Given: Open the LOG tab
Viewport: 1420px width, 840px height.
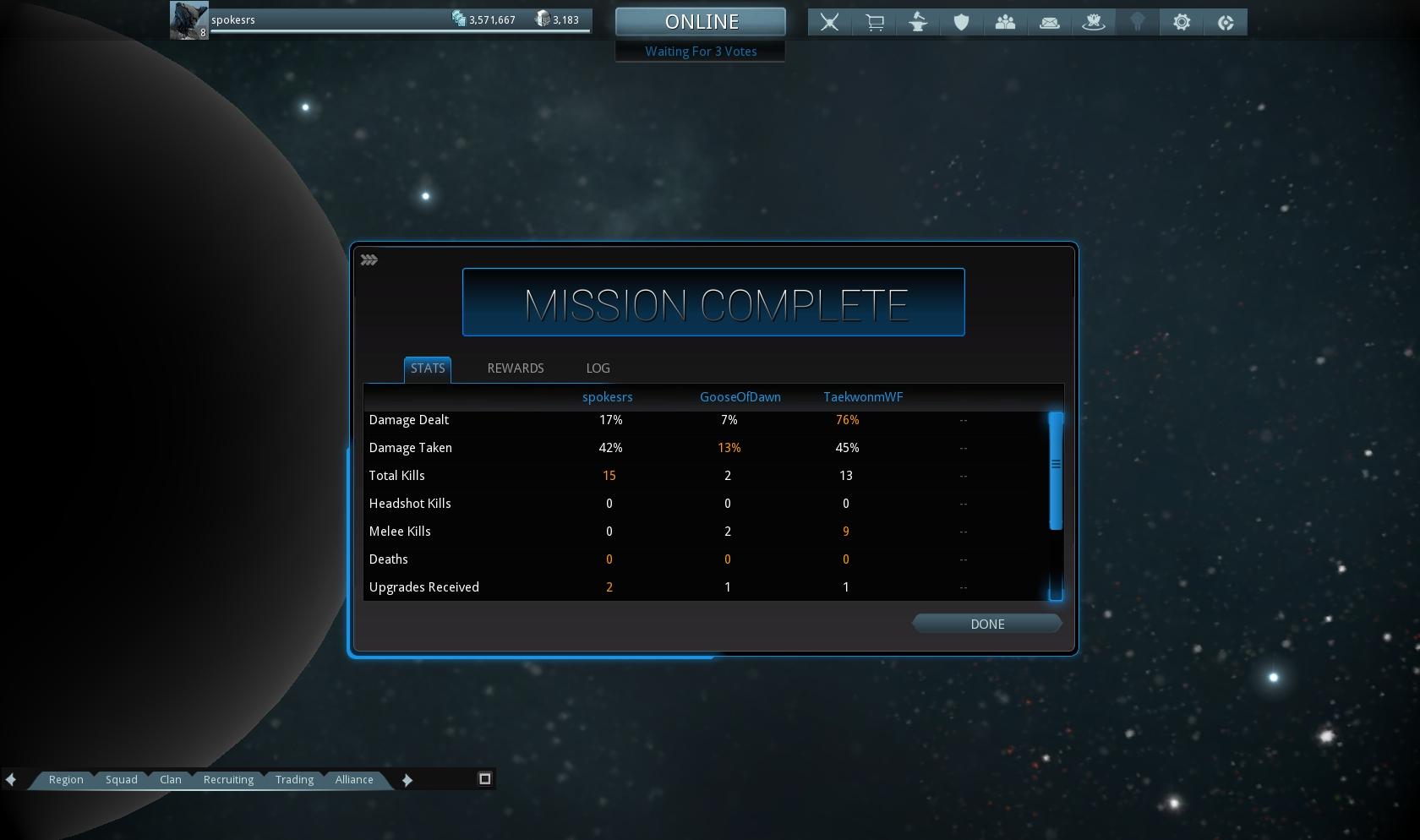Looking at the screenshot, I should coord(598,368).
